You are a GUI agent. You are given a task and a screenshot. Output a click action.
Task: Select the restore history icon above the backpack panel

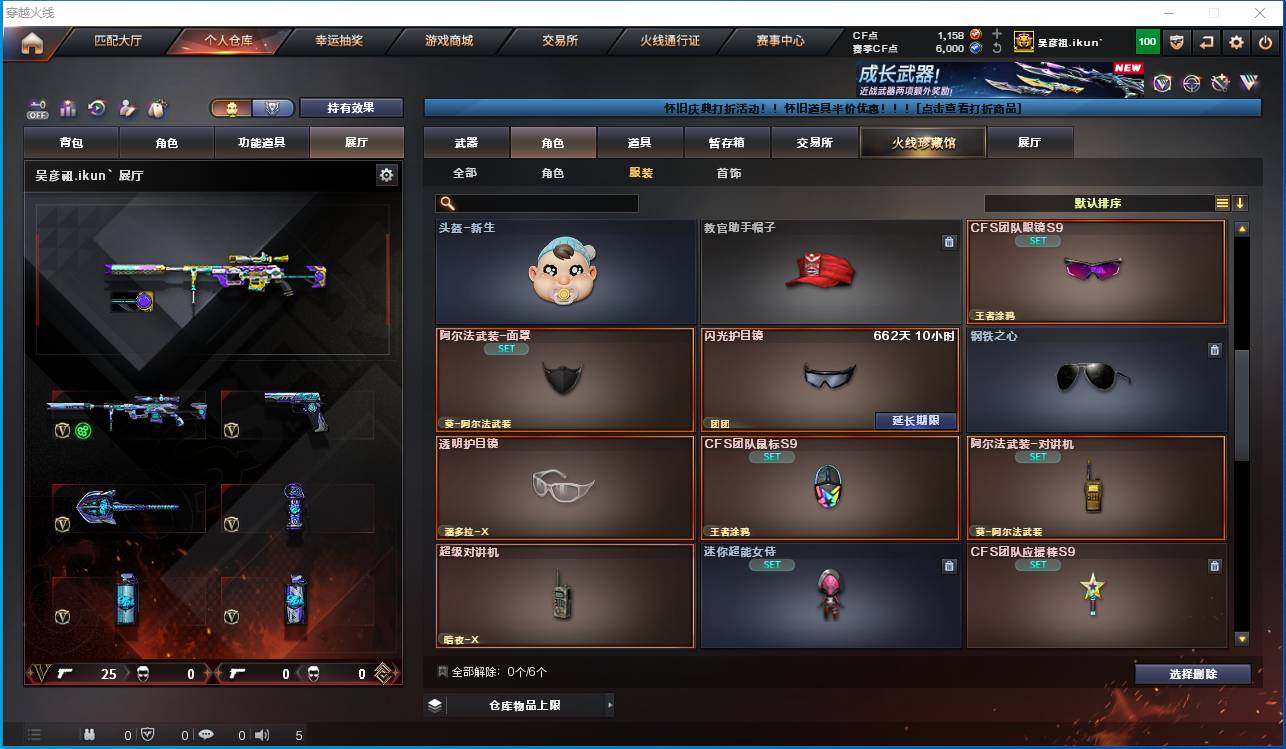96,107
